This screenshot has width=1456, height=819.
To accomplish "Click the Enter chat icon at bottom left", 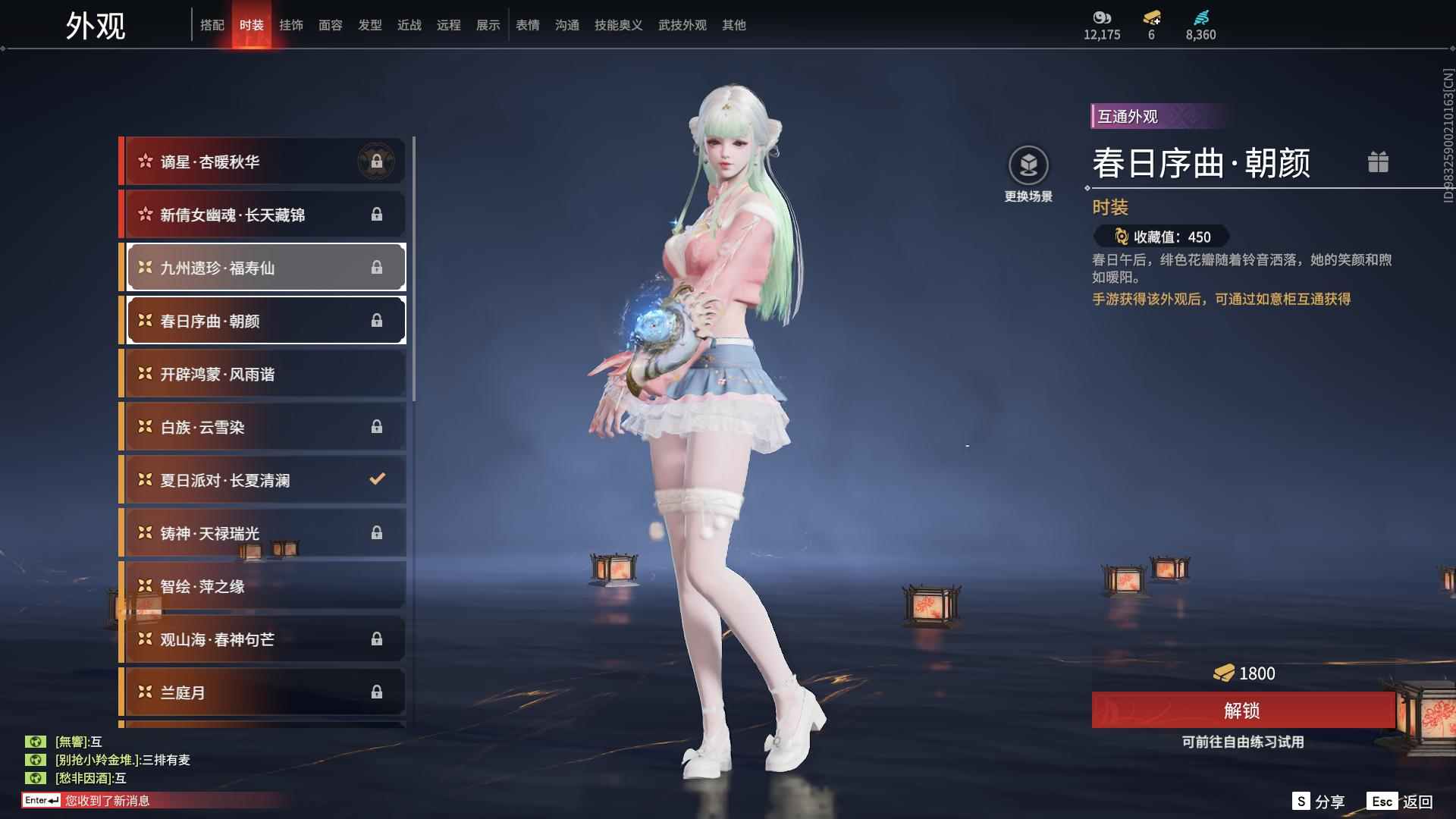I will coord(42,799).
